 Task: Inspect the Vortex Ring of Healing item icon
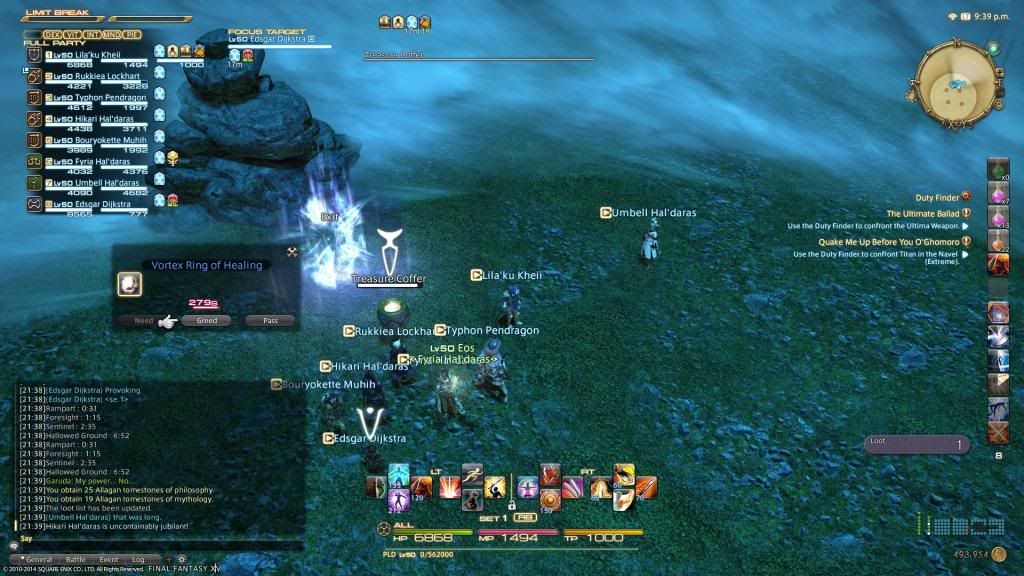129,285
